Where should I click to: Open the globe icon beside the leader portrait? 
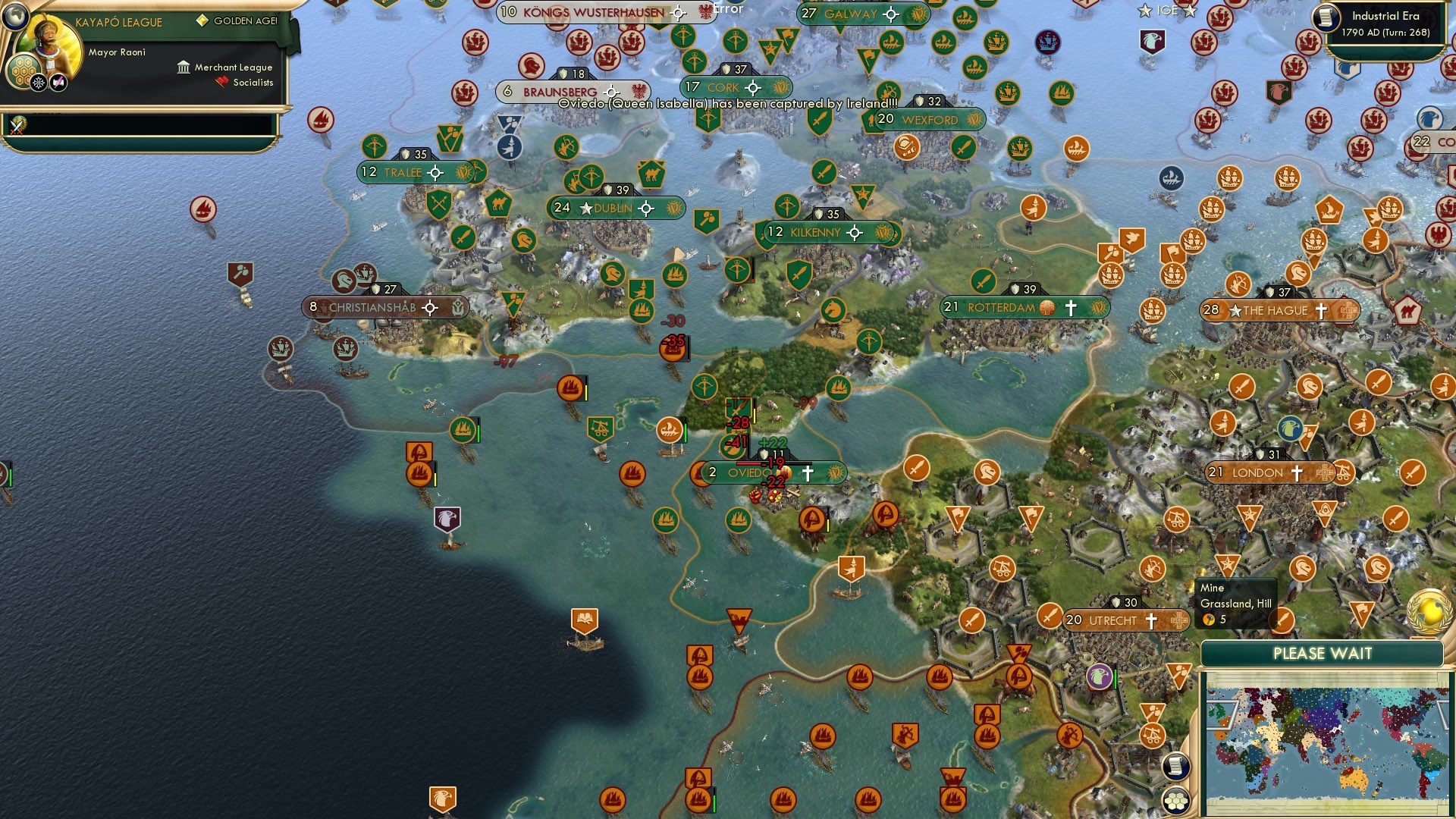click(15, 16)
